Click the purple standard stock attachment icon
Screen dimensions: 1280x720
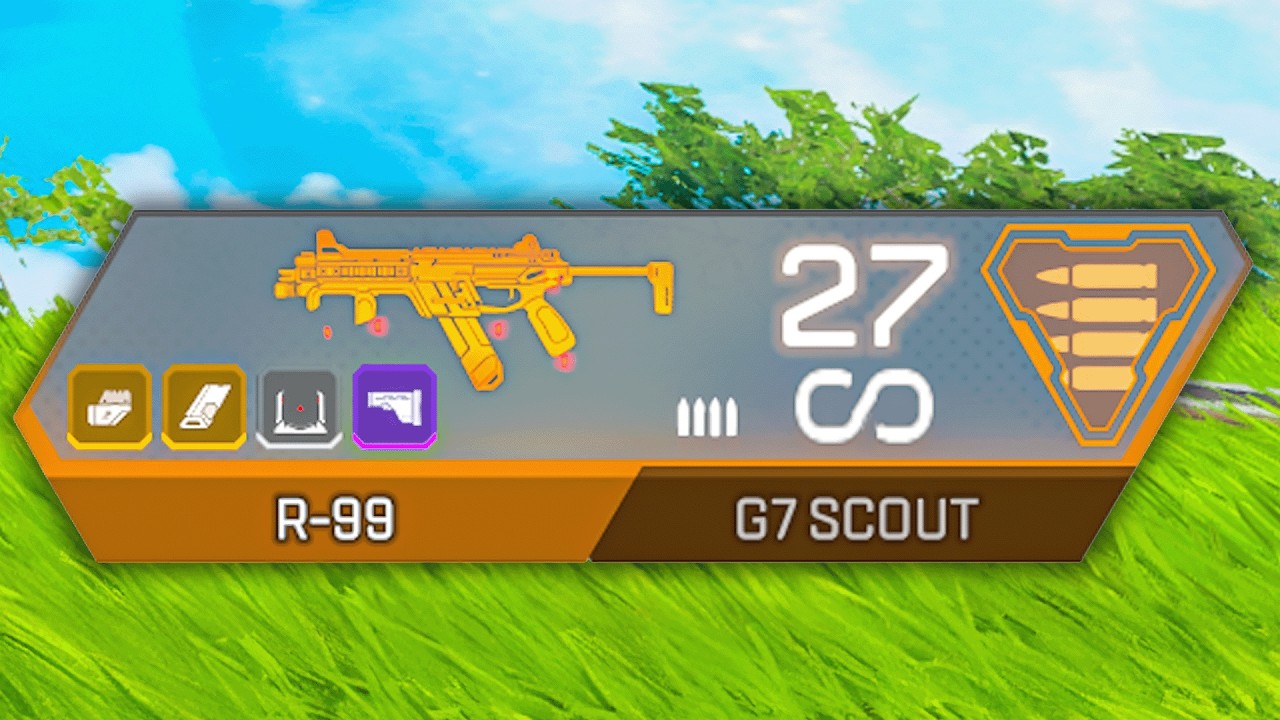coord(395,407)
